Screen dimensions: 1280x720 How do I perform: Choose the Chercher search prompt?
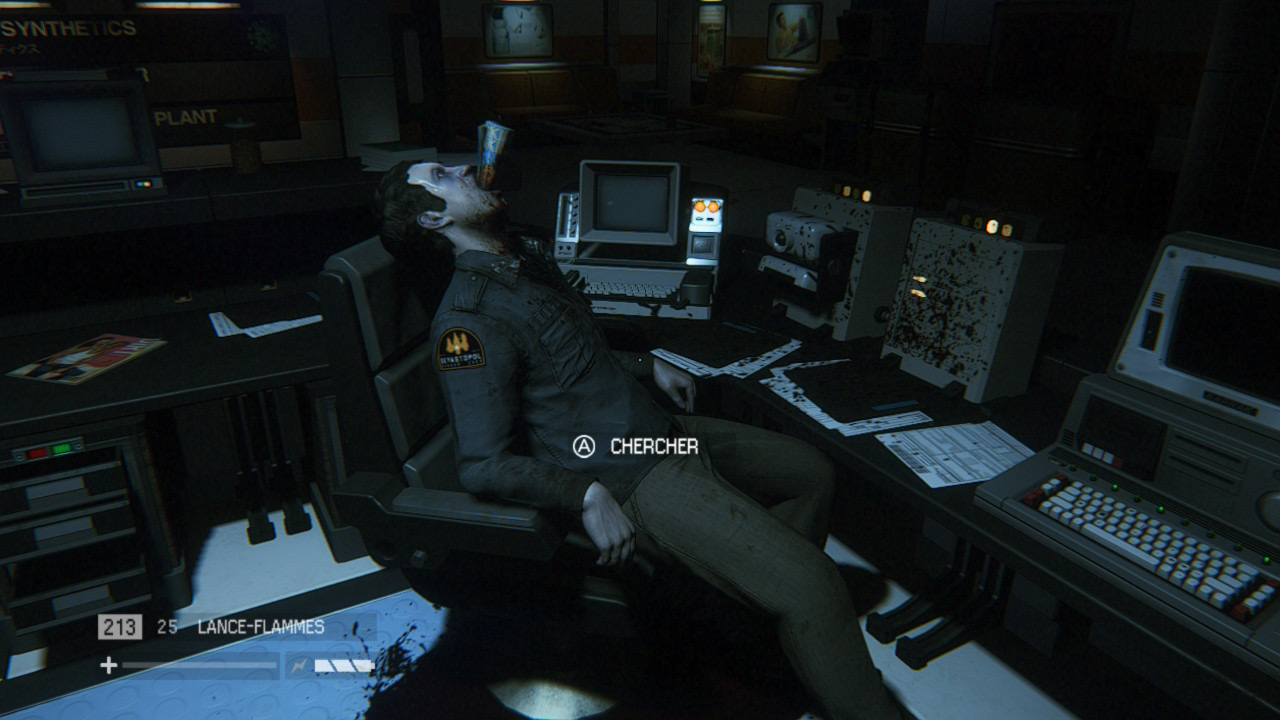[635, 446]
